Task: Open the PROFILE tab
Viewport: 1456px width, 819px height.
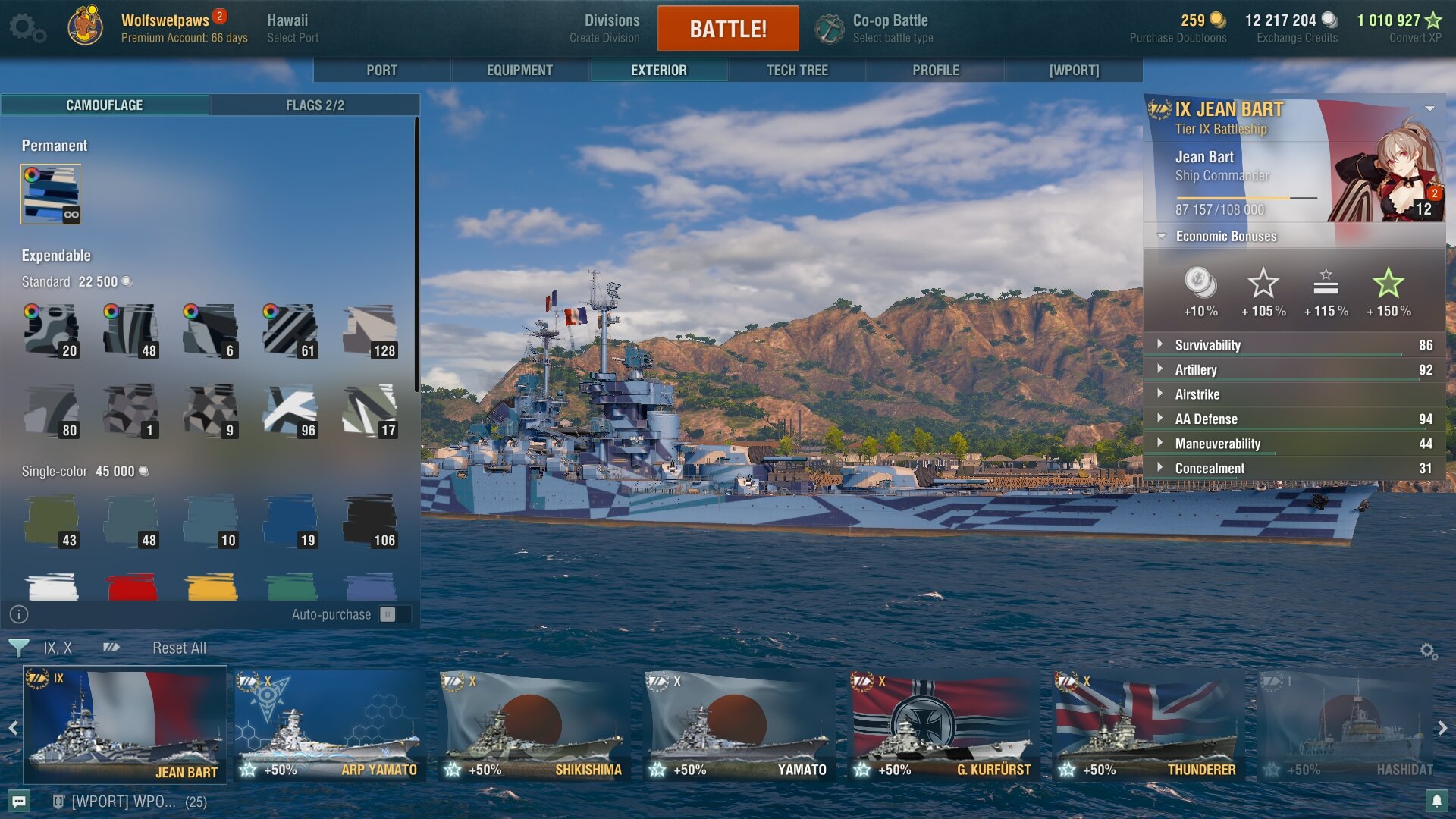Action: point(935,70)
